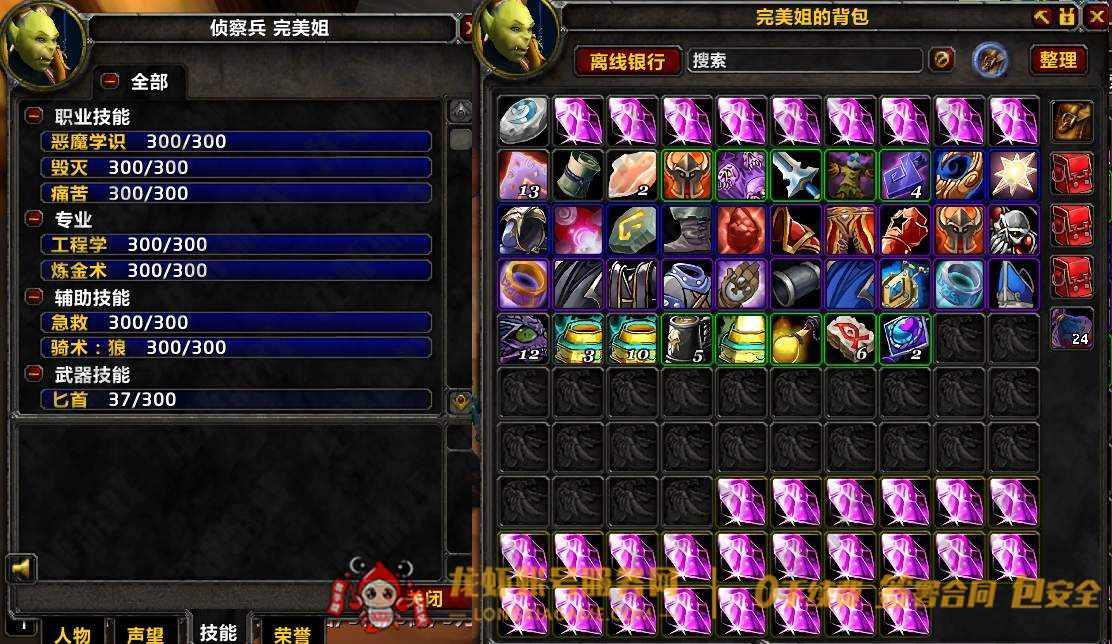Pick the 匕首 dagger weapon skill row
Viewport: 1112px width, 644px height.
pos(236,399)
